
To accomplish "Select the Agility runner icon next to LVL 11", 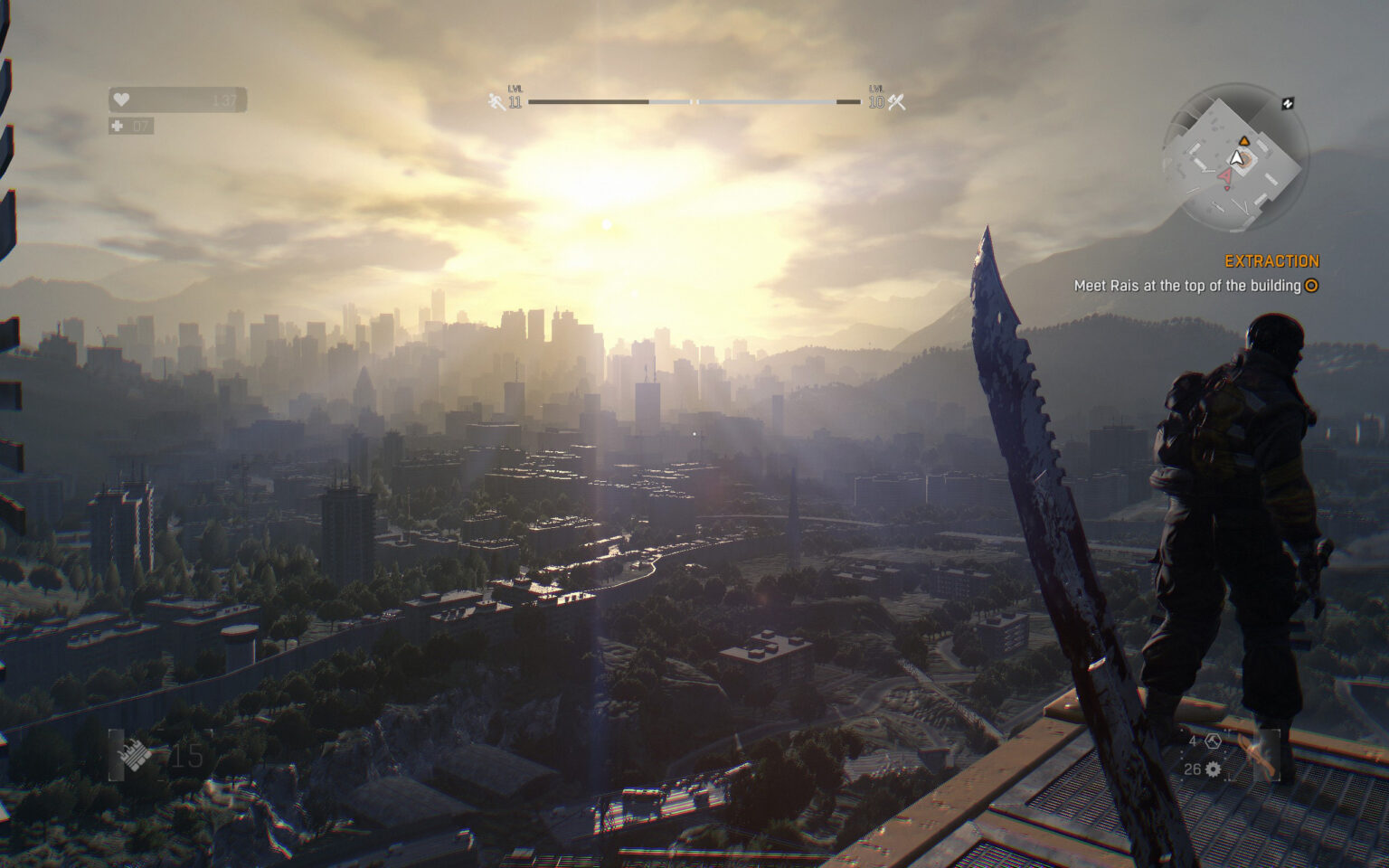I will (496, 100).
